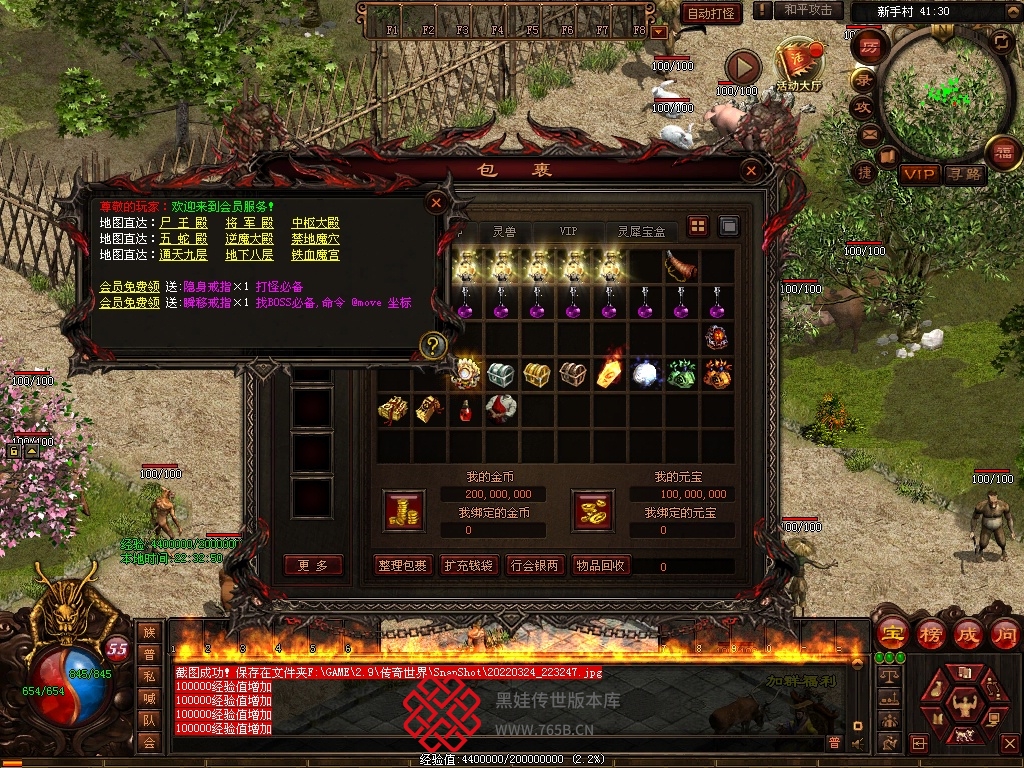
Task: Select the red-robed armor item
Action: (x=499, y=409)
